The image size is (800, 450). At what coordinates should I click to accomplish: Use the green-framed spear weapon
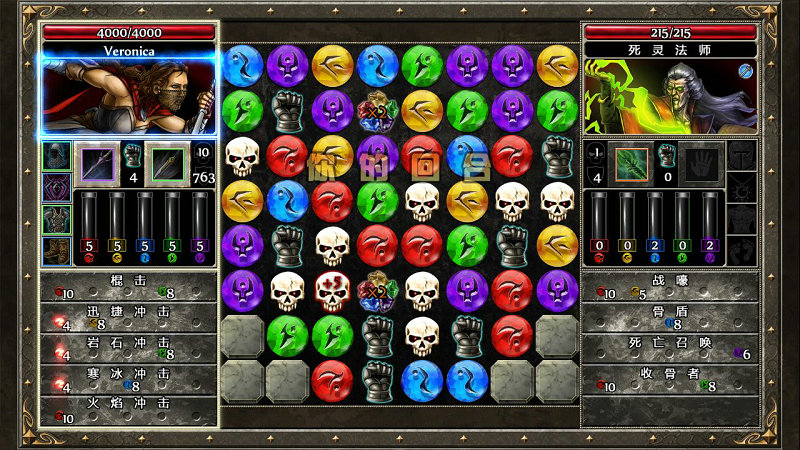tap(166, 163)
